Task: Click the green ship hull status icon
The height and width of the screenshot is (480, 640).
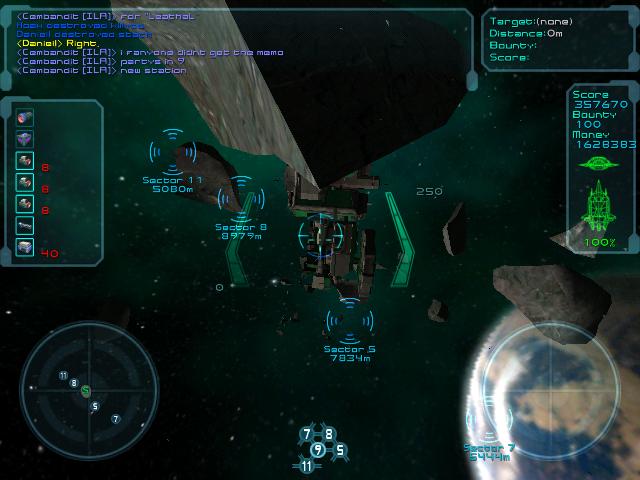Action: tap(600, 206)
